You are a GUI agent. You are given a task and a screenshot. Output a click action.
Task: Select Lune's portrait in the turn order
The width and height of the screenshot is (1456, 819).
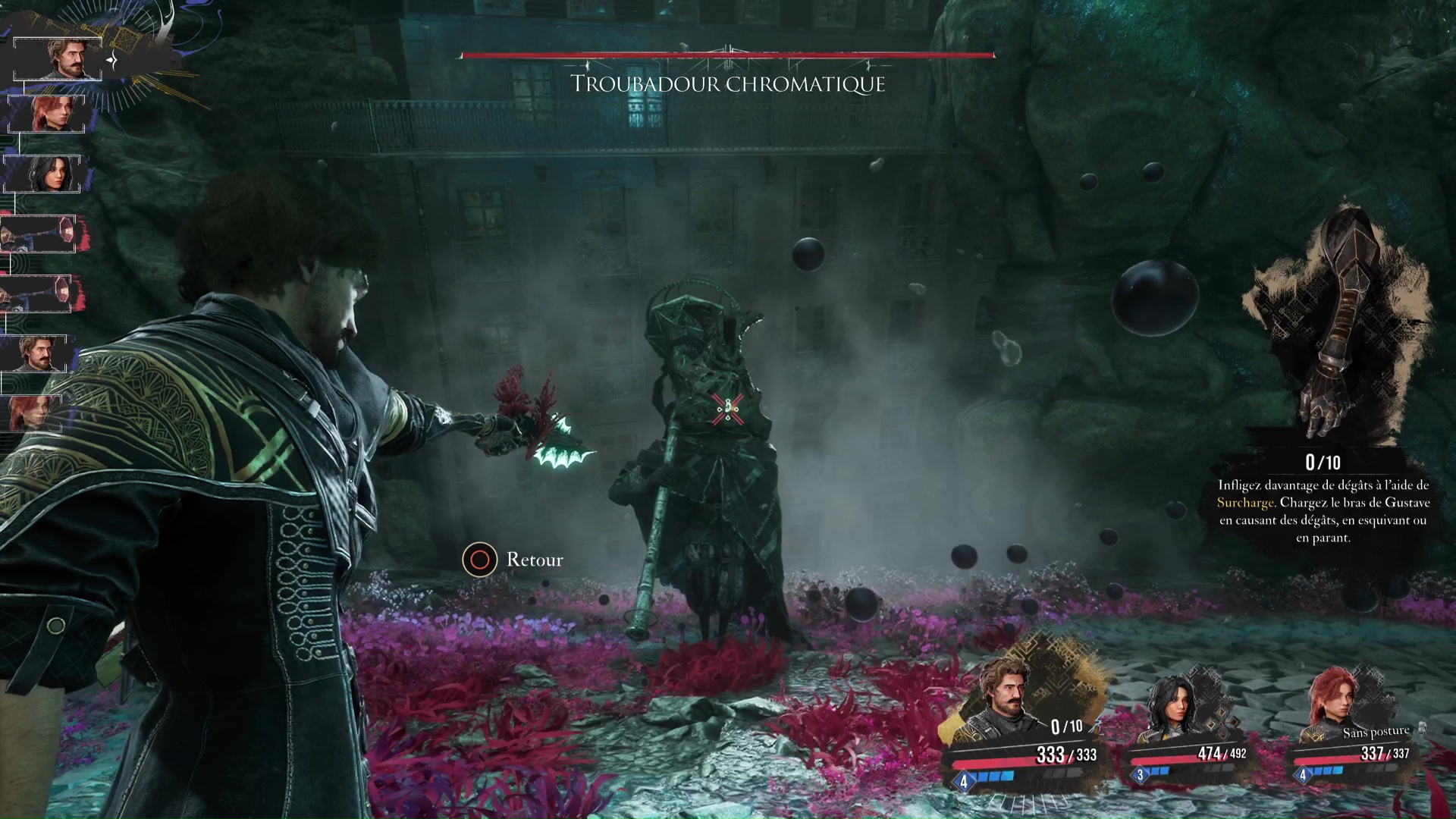tap(44, 174)
